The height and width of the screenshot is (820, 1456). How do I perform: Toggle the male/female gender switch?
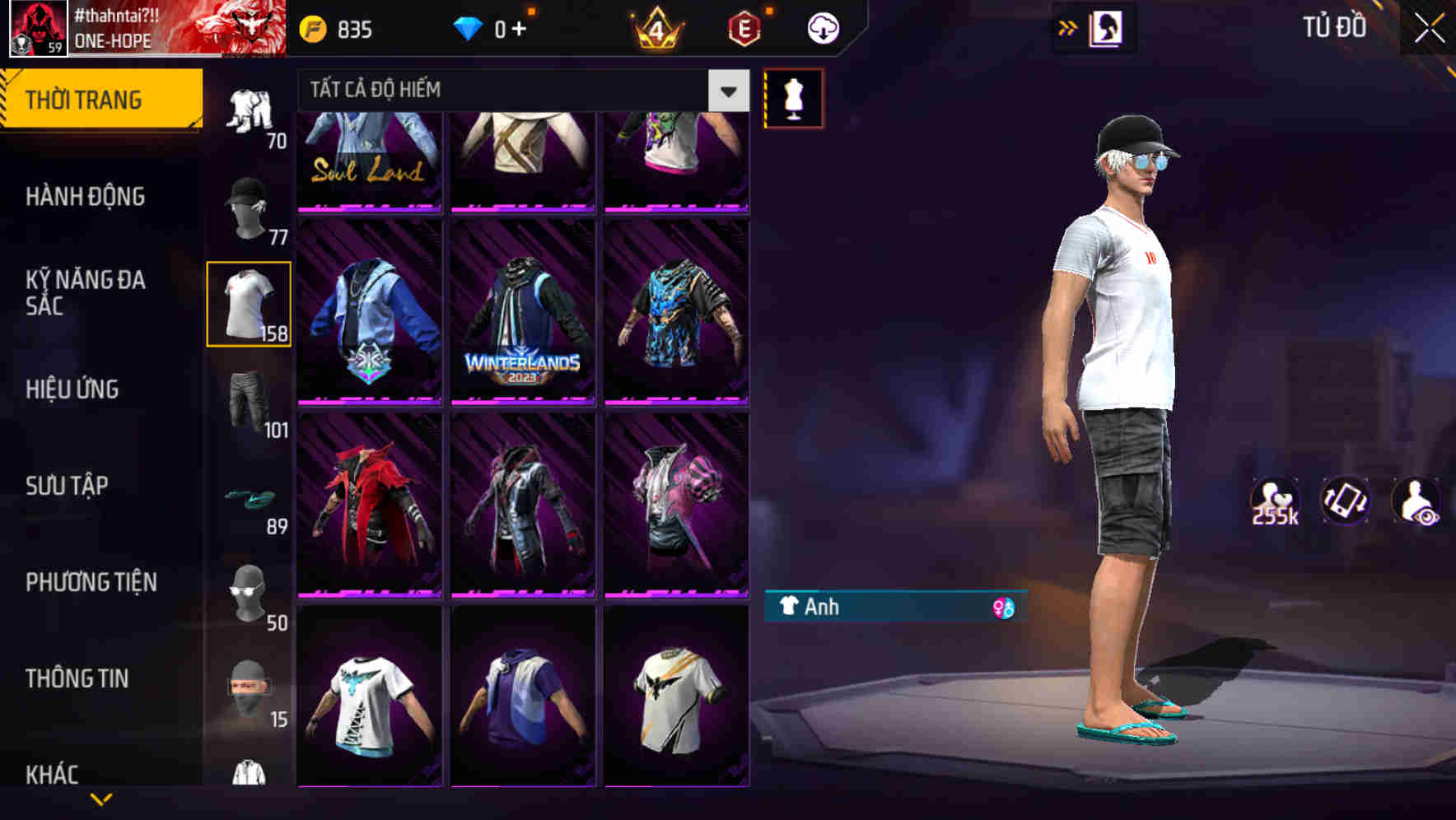(1003, 608)
